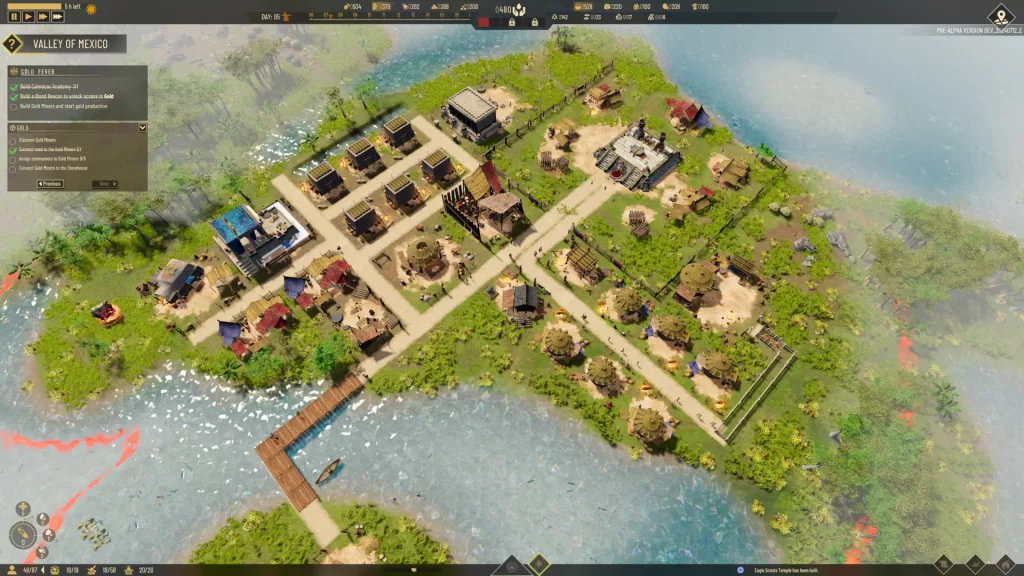Image resolution: width=1024 pixels, height=576 pixels.
Task: Collapse the Gold tutorial panel dropdown arrow
Action: pyautogui.click(x=142, y=128)
